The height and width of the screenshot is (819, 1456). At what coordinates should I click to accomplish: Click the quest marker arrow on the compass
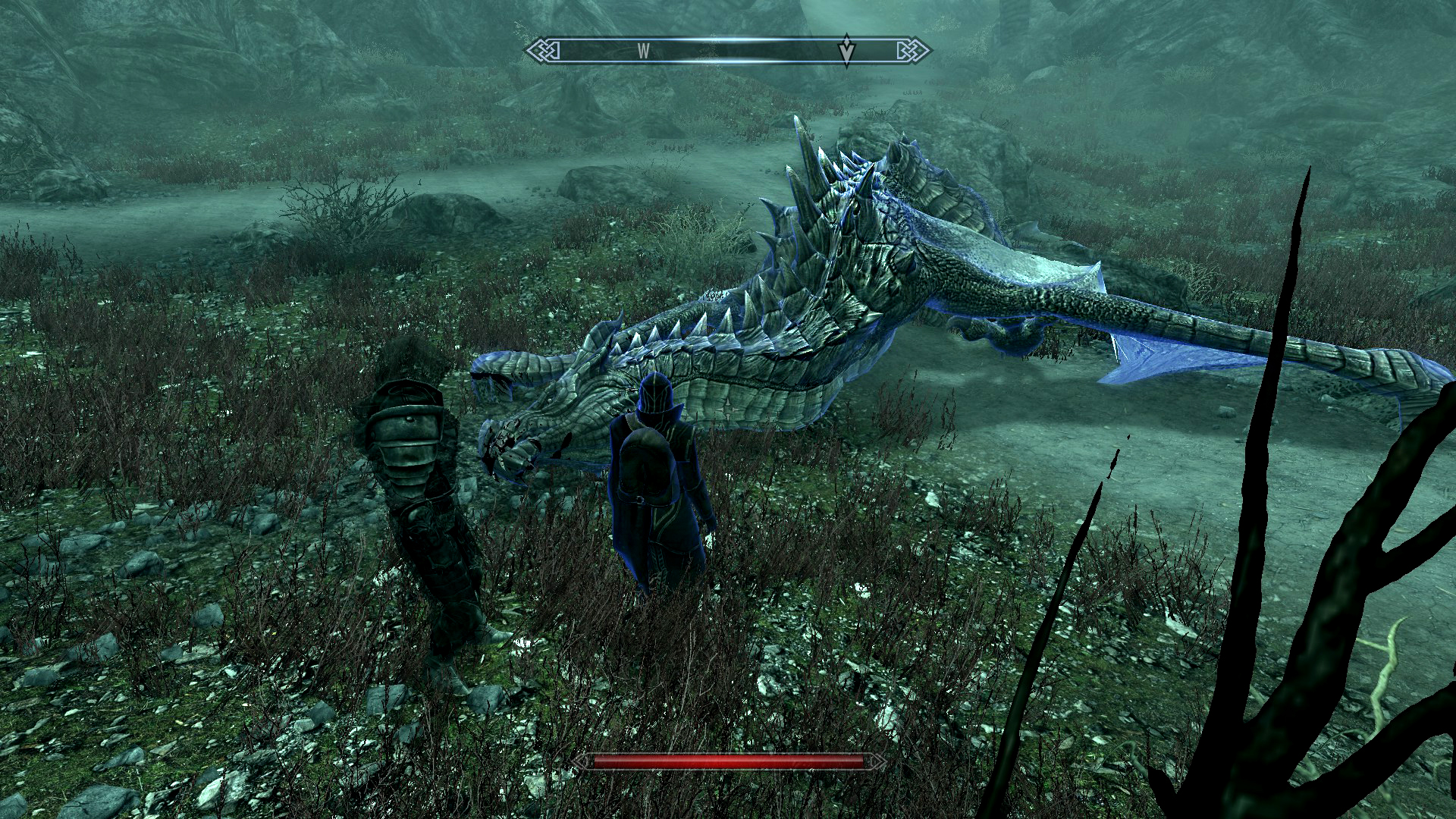pyautogui.click(x=846, y=50)
